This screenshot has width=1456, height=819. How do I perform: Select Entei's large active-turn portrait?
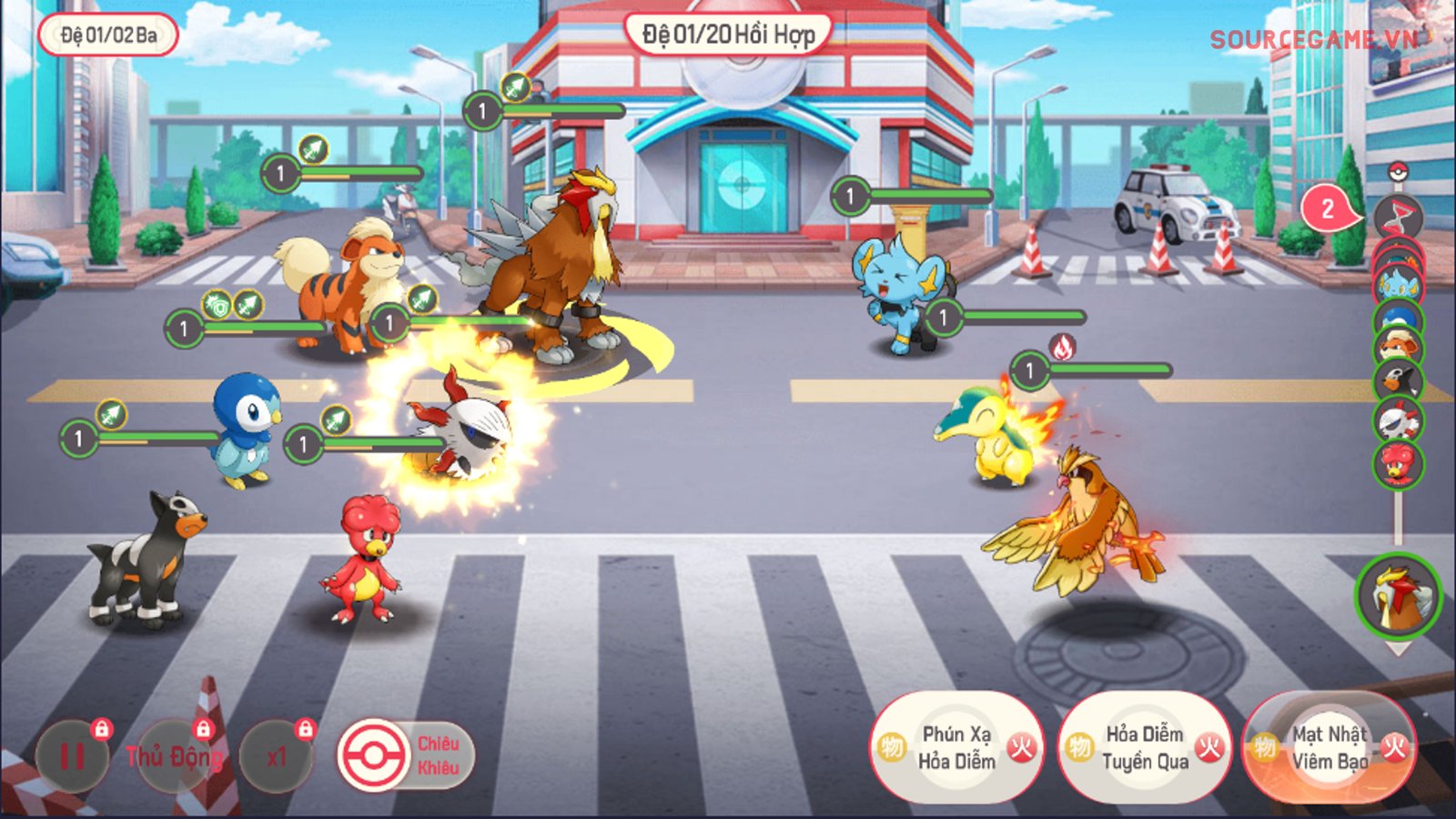[x=1398, y=596]
